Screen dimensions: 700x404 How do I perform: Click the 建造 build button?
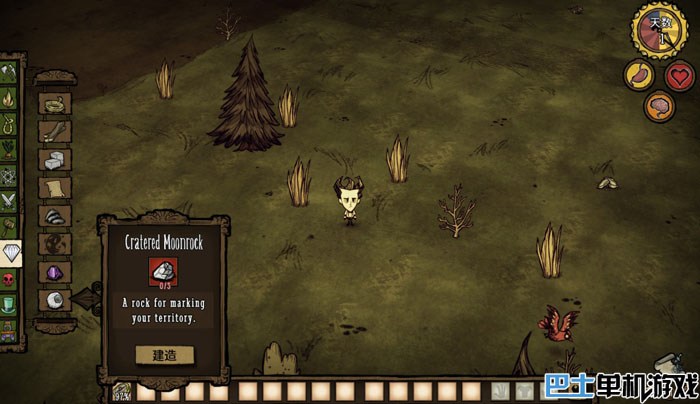point(165,355)
